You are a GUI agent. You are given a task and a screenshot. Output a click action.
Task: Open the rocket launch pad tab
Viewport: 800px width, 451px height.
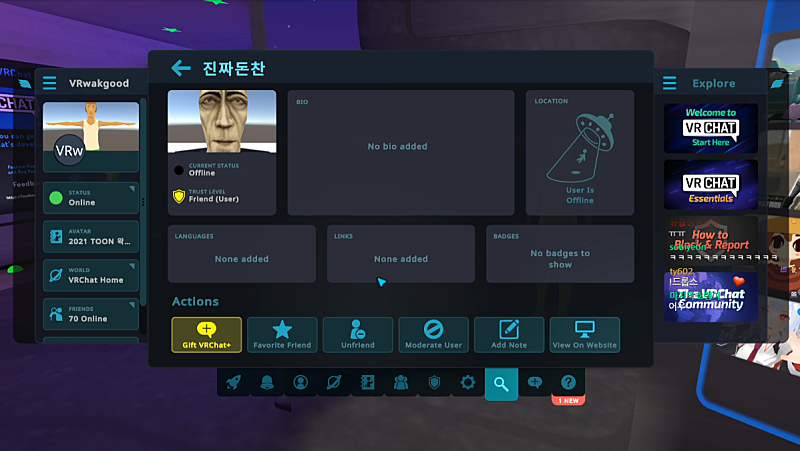point(234,382)
